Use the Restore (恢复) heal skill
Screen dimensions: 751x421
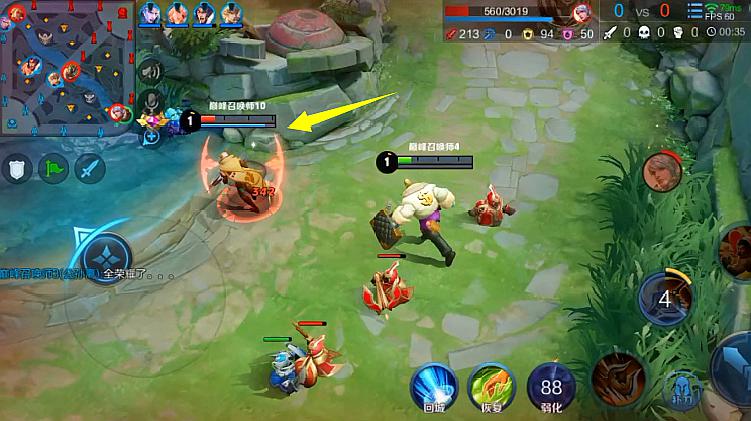click(x=492, y=386)
